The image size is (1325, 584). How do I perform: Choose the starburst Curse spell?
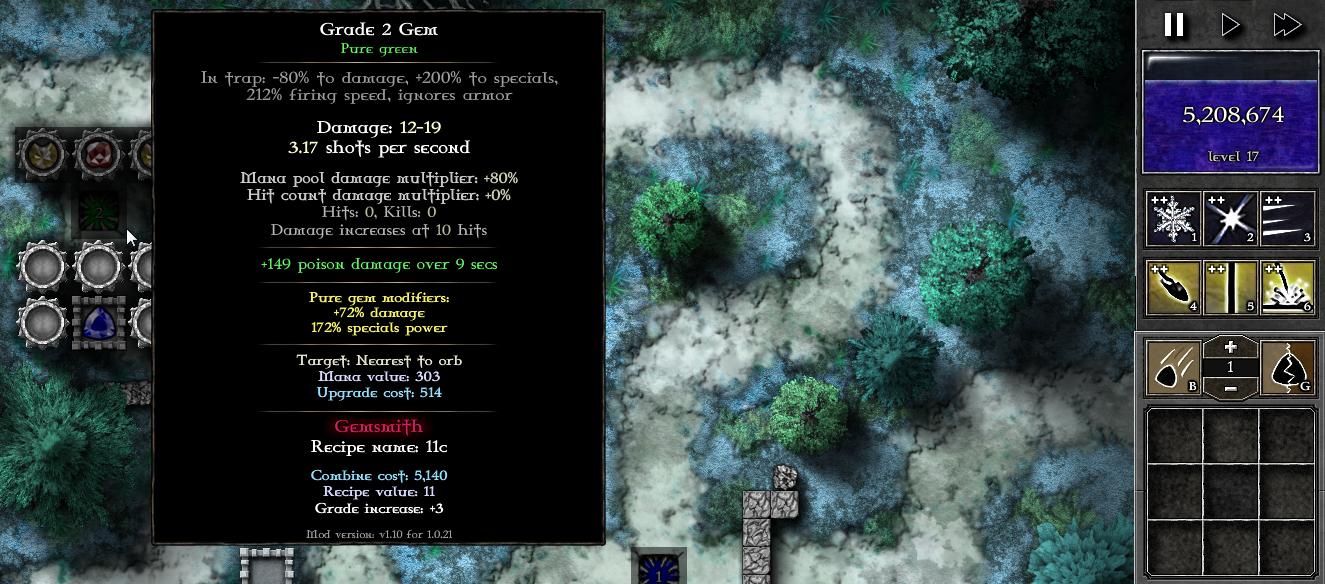(x=1230, y=218)
